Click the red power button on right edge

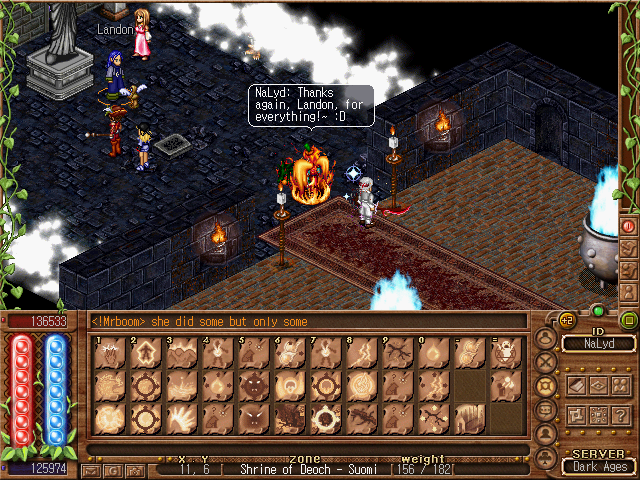pos(629,226)
